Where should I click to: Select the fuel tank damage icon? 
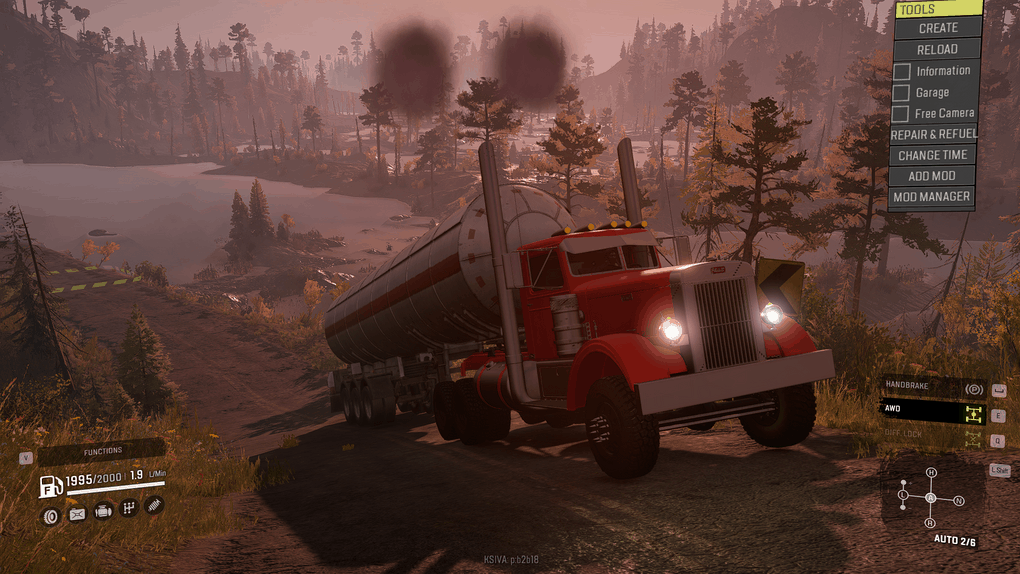pyautogui.click(x=77, y=514)
